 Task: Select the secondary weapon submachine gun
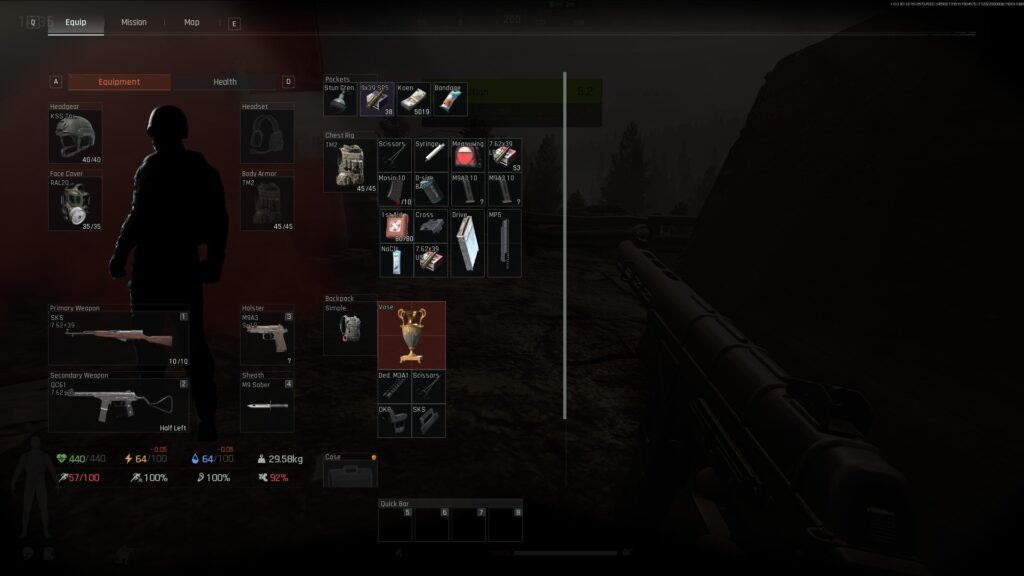point(118,405)
